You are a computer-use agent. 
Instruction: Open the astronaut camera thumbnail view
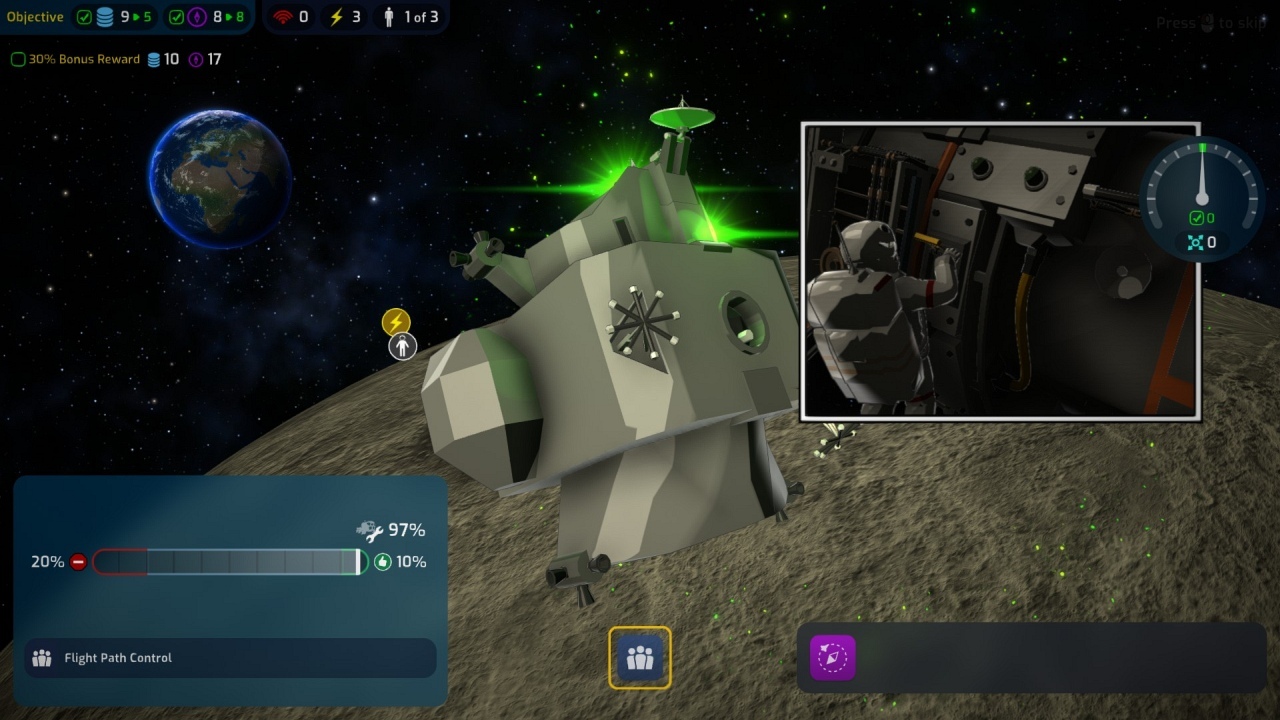pos(1000,270)
